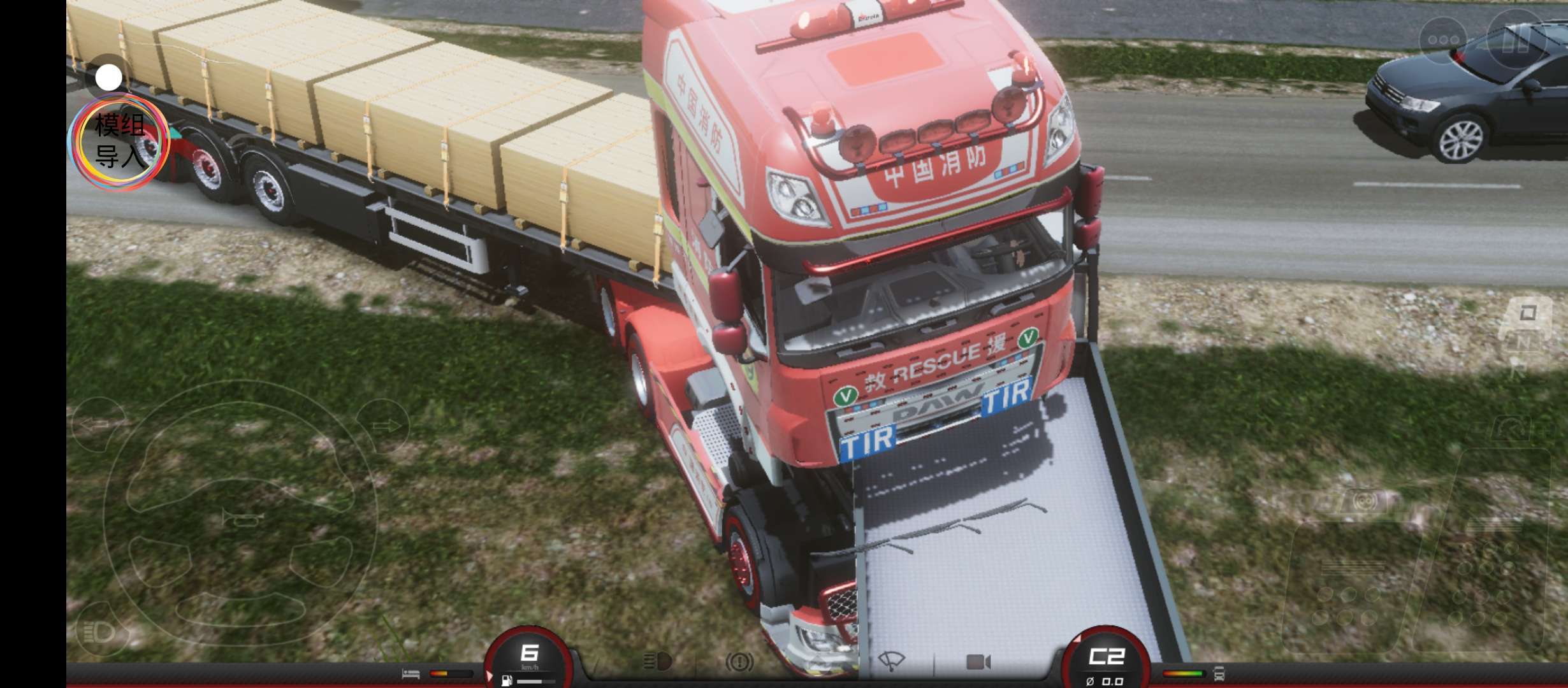The image size is (1568, 688).
Task: Activate the left turn signal arrow
Action: pos(97,424)
